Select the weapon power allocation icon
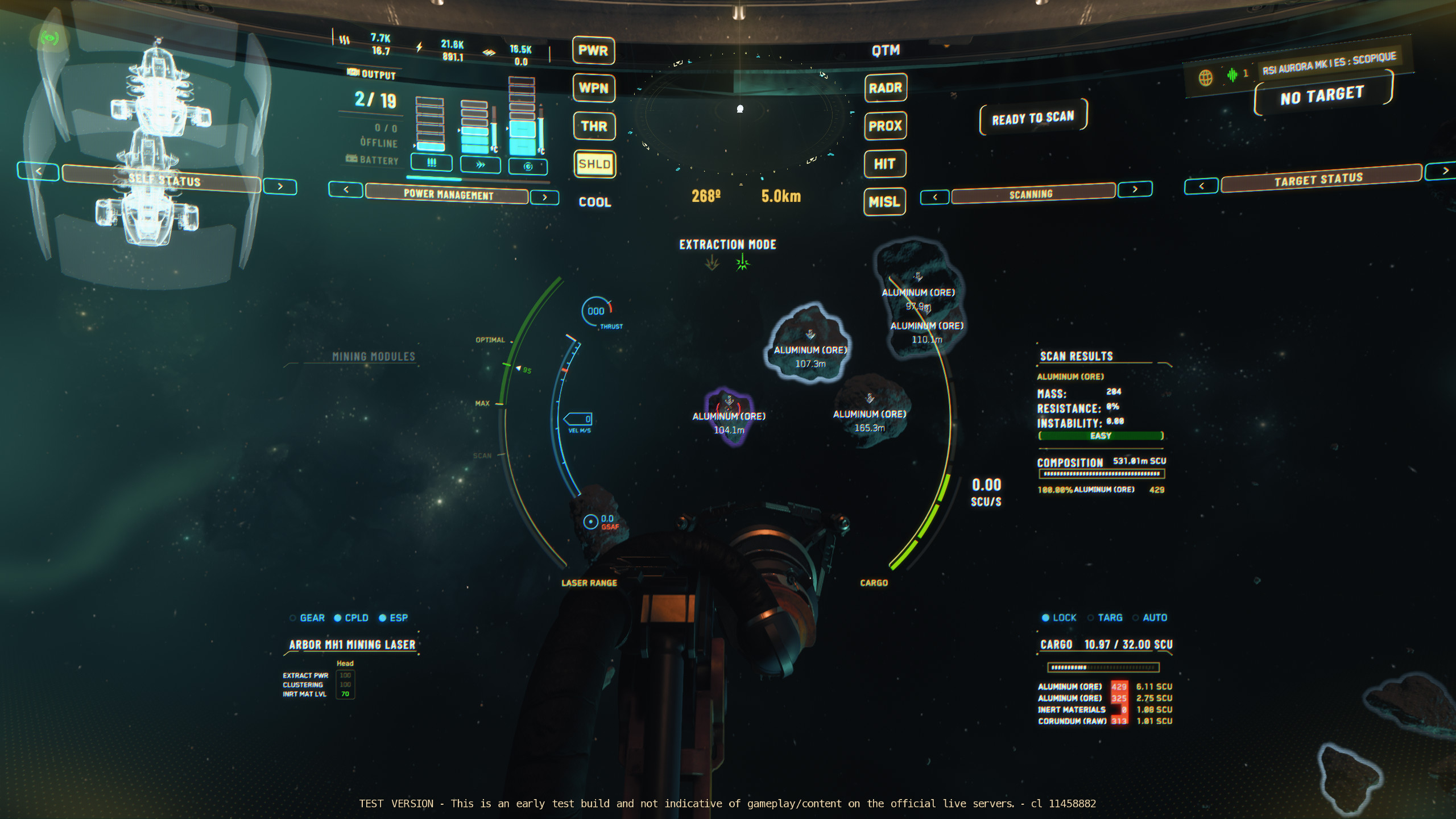 point(431,163)
